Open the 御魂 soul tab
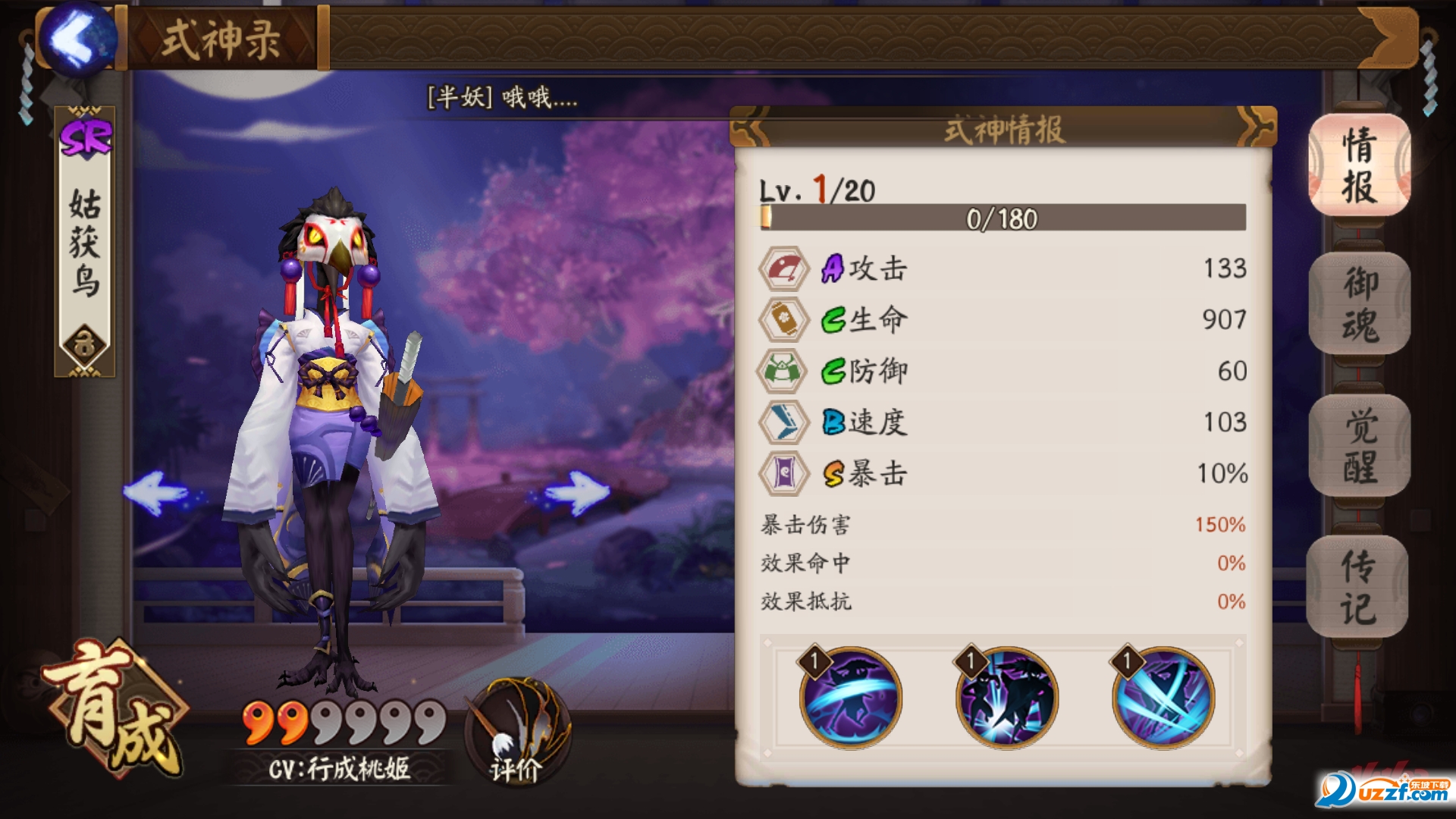 [x=1360, y=304]
